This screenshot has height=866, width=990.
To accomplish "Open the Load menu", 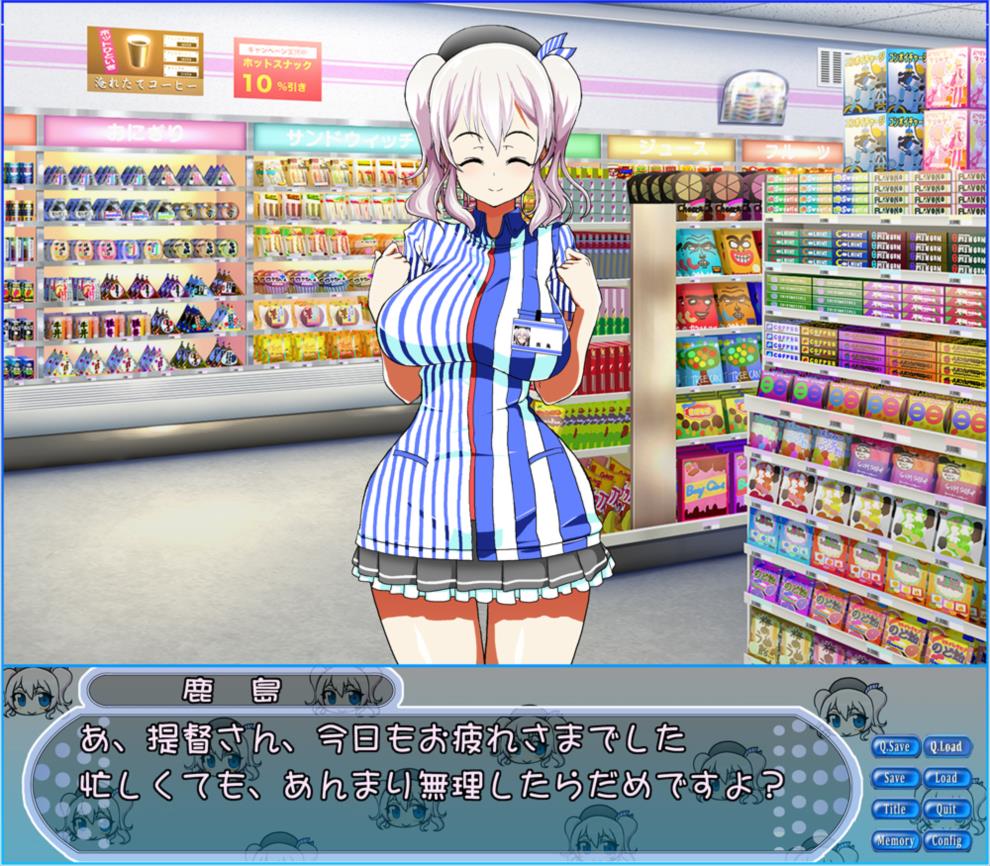I will point(945,778).
